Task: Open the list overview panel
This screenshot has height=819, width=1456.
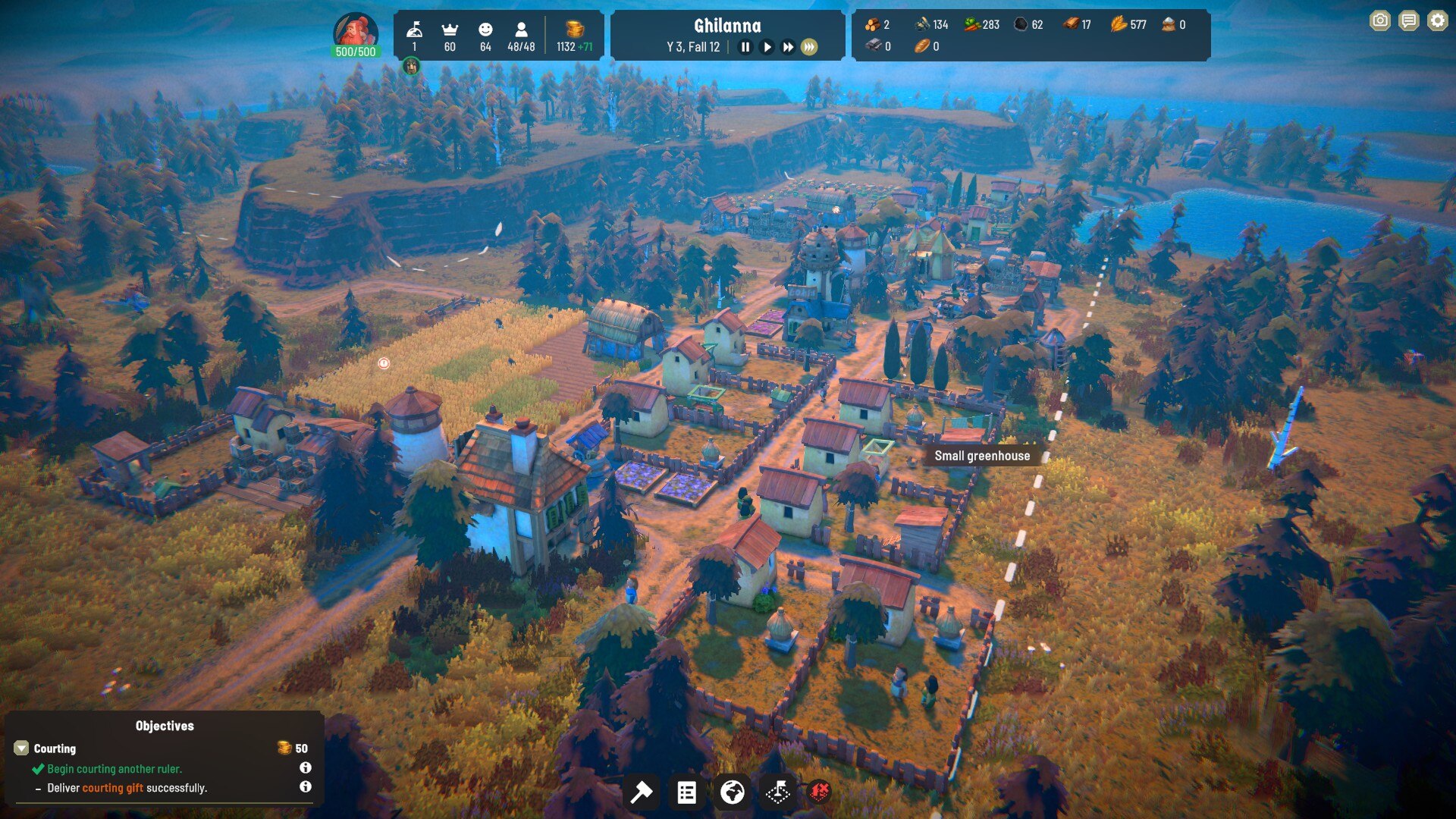Action: [x=686, y=792]
